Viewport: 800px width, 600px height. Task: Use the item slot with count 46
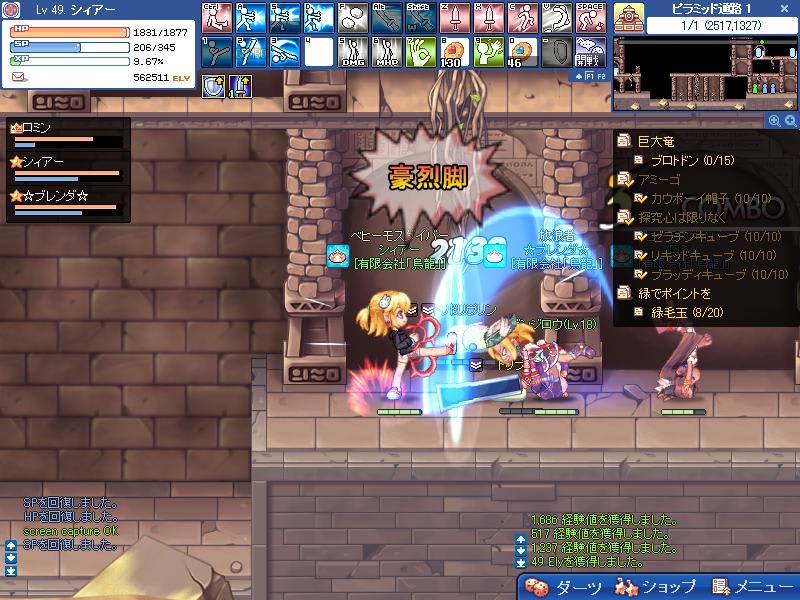coord(520,51)
